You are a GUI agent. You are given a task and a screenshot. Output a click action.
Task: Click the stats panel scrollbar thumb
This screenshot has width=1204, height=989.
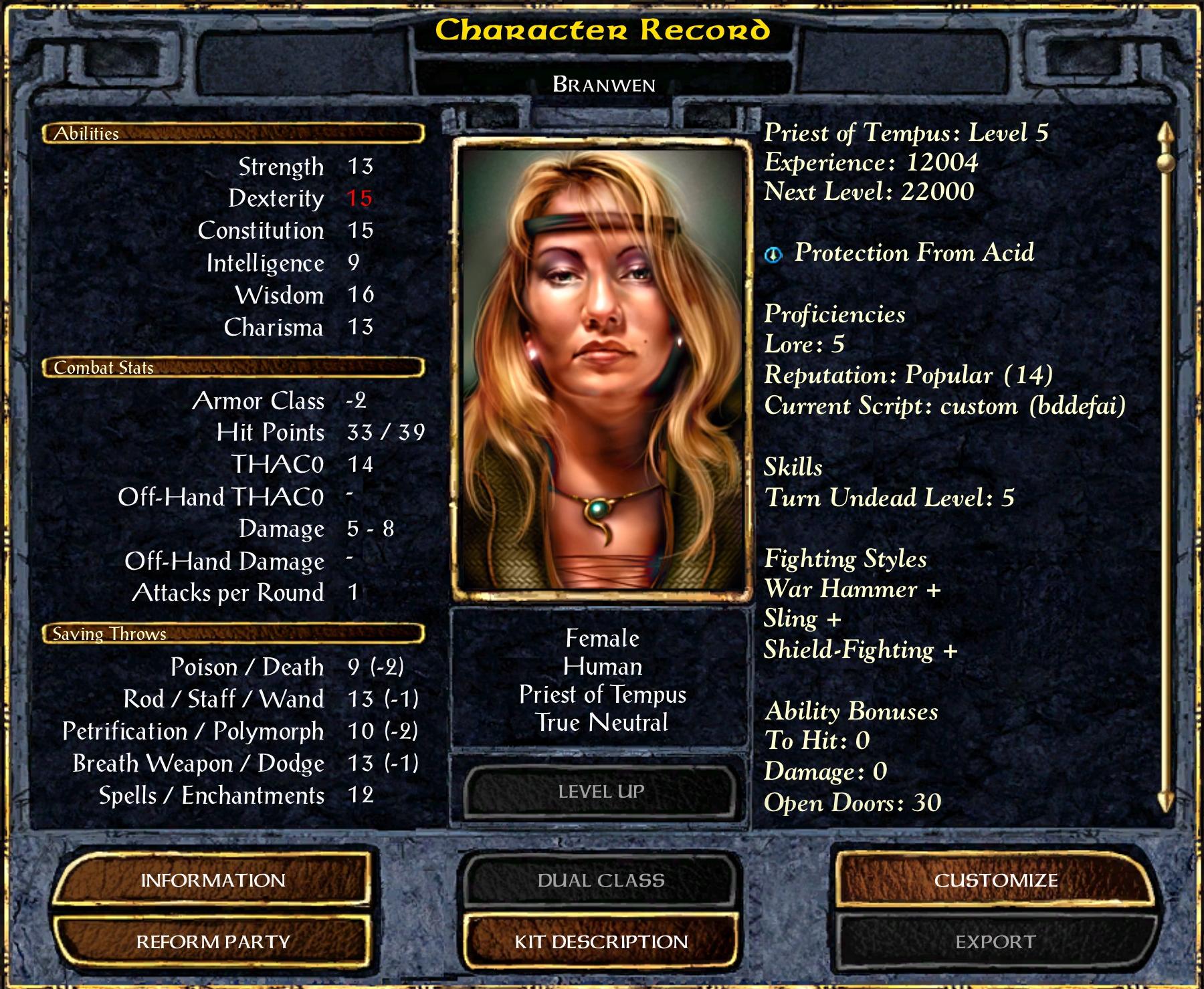1166,162
